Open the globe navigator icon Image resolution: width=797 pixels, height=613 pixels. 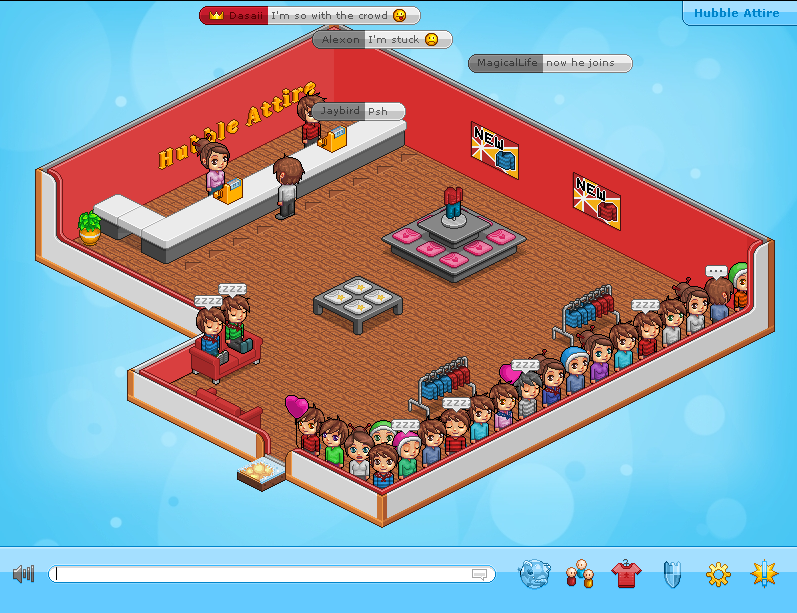point(534,574)
